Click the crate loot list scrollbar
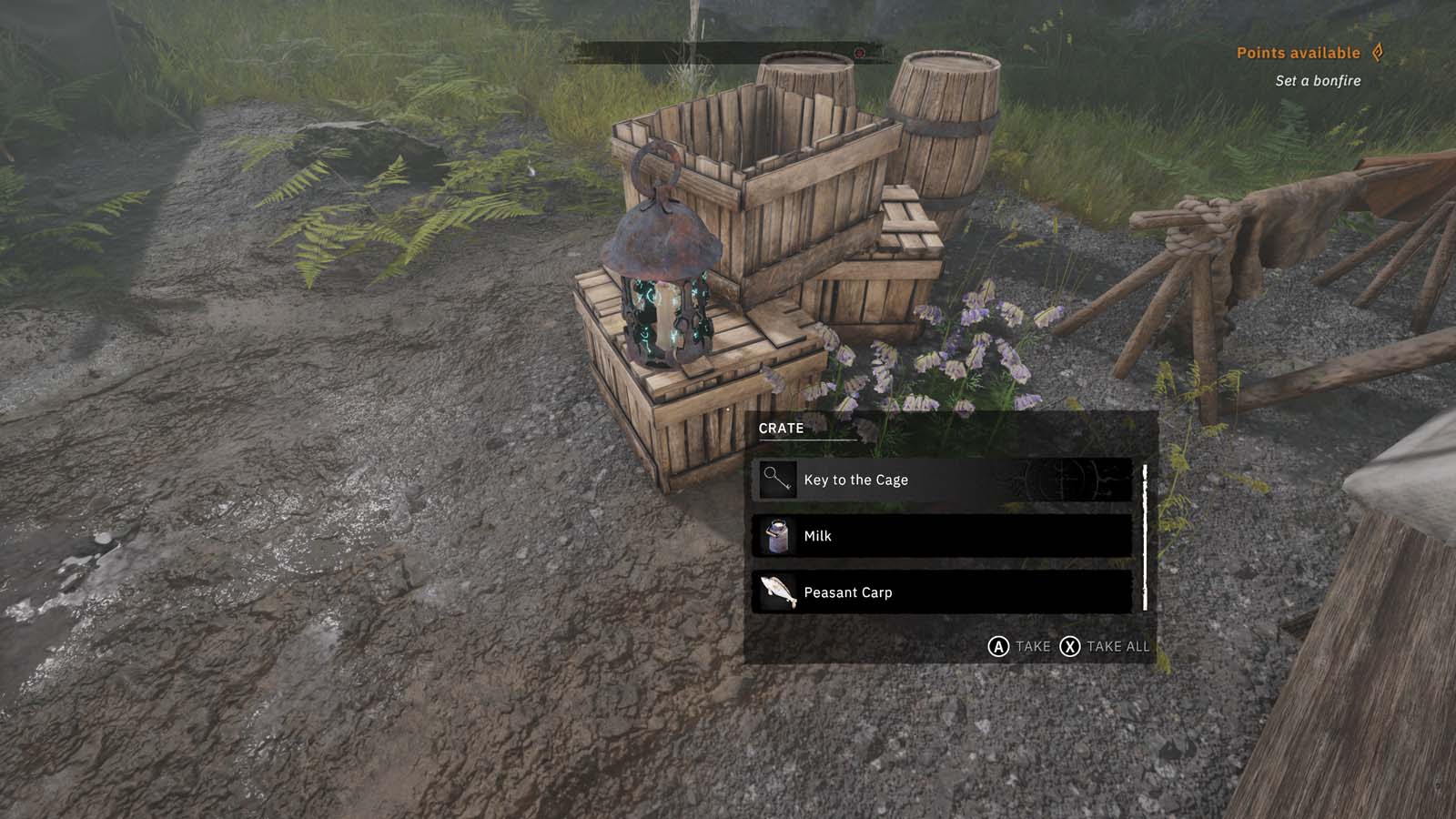The image size is (1456, 819). tap(1145, 537)
